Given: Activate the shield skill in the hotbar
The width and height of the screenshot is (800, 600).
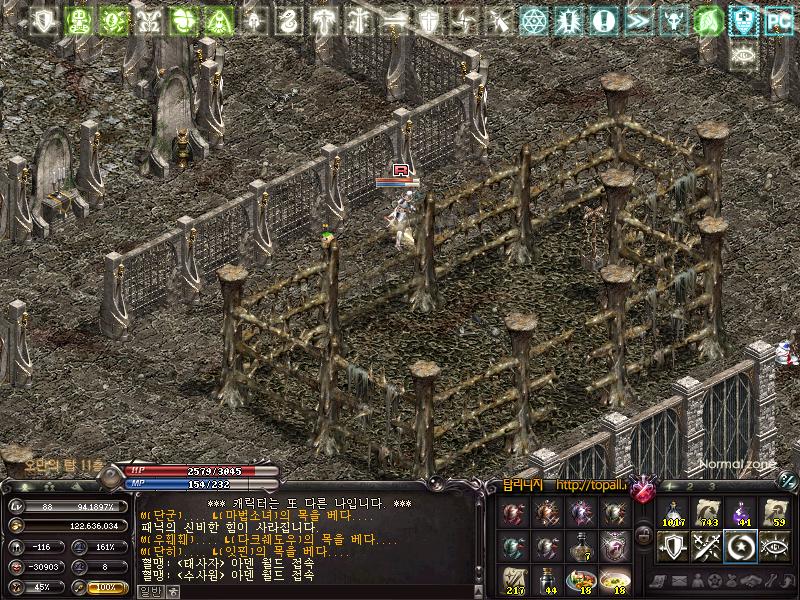Looking at the screenshot, I should [x=675, y=546].
